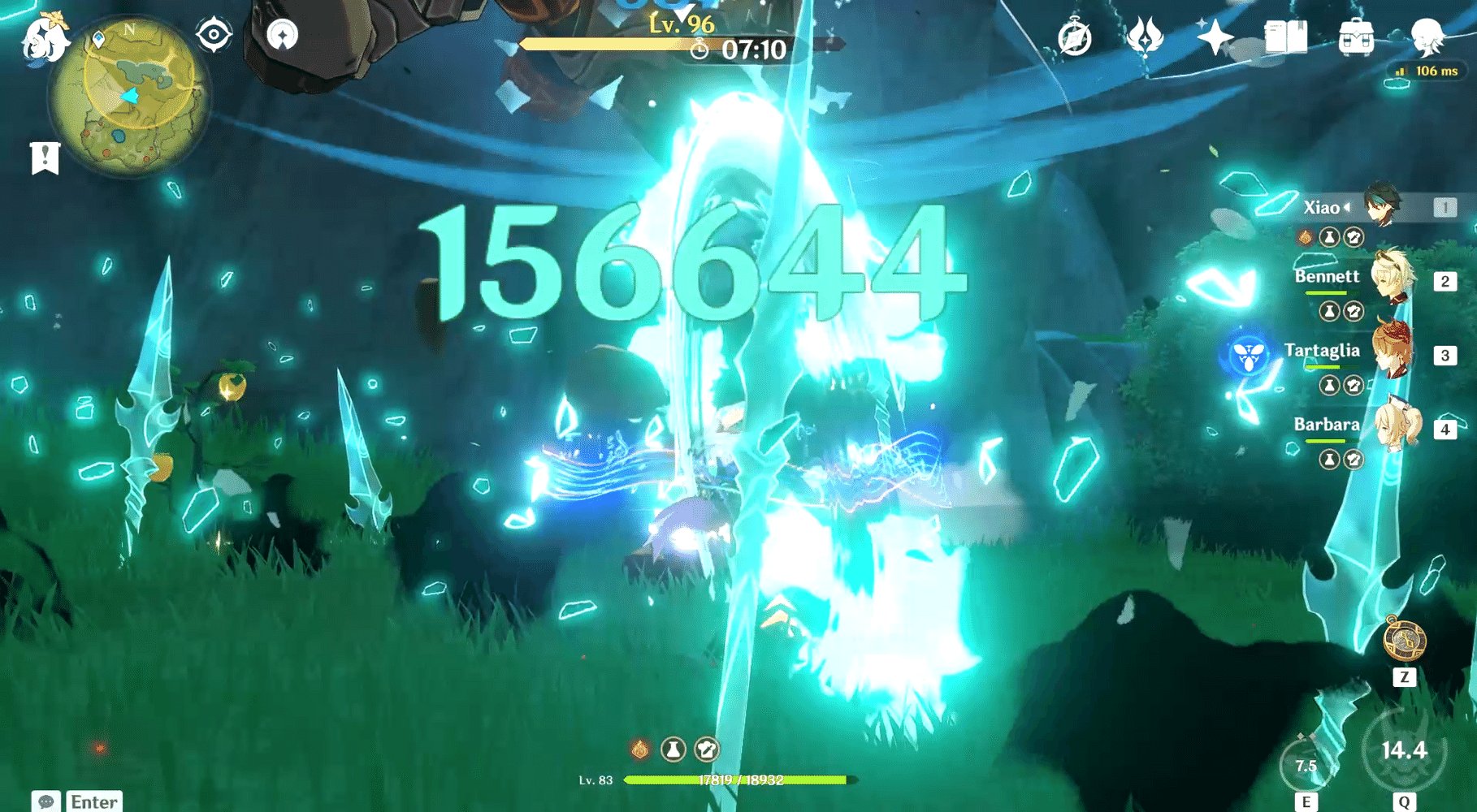Open the Paimon menu in the top-left corner
This screenshot has width=1477, height=812.
[x=45, y=39]
